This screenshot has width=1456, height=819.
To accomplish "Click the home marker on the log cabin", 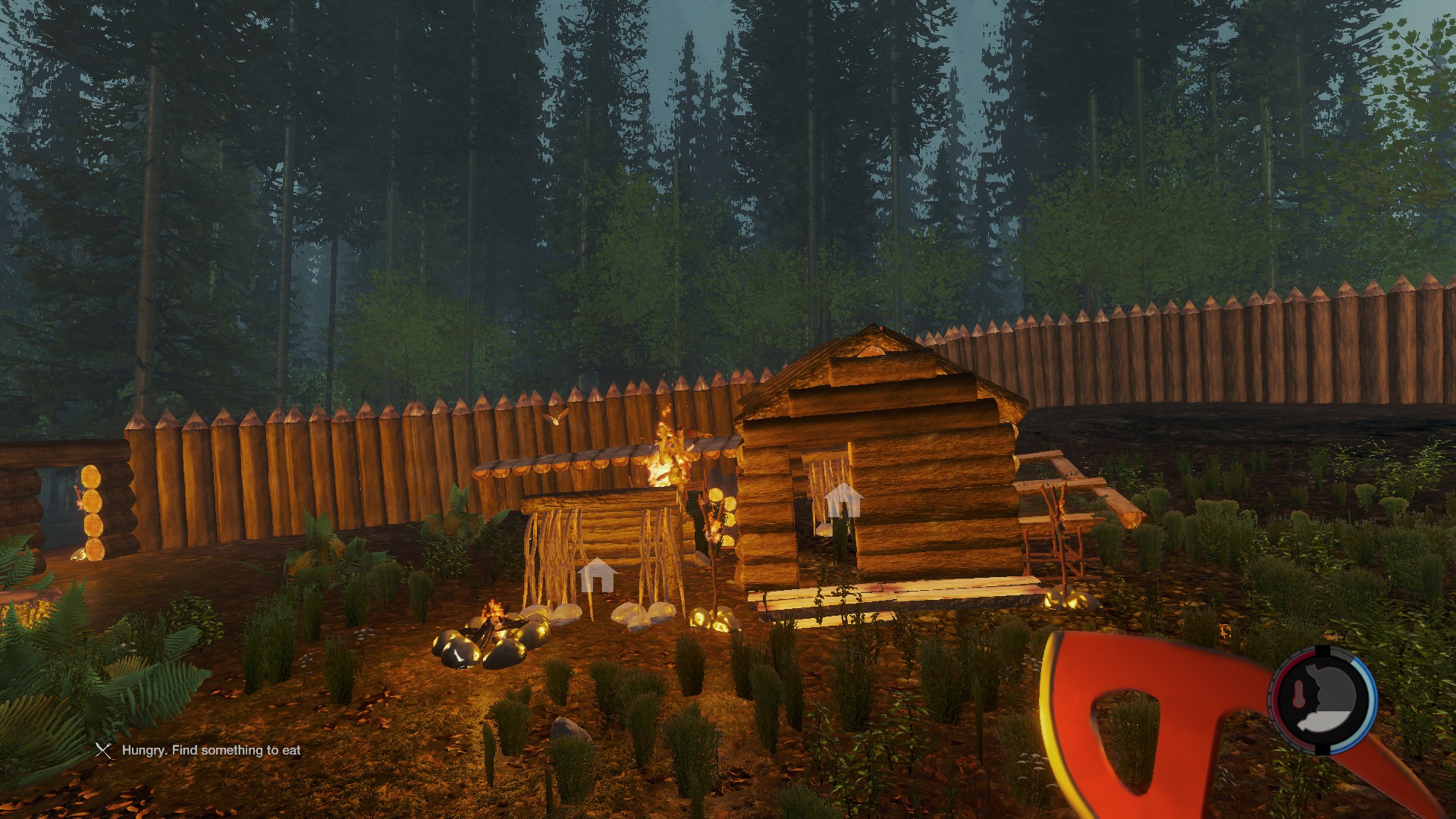I will point(843,500).
